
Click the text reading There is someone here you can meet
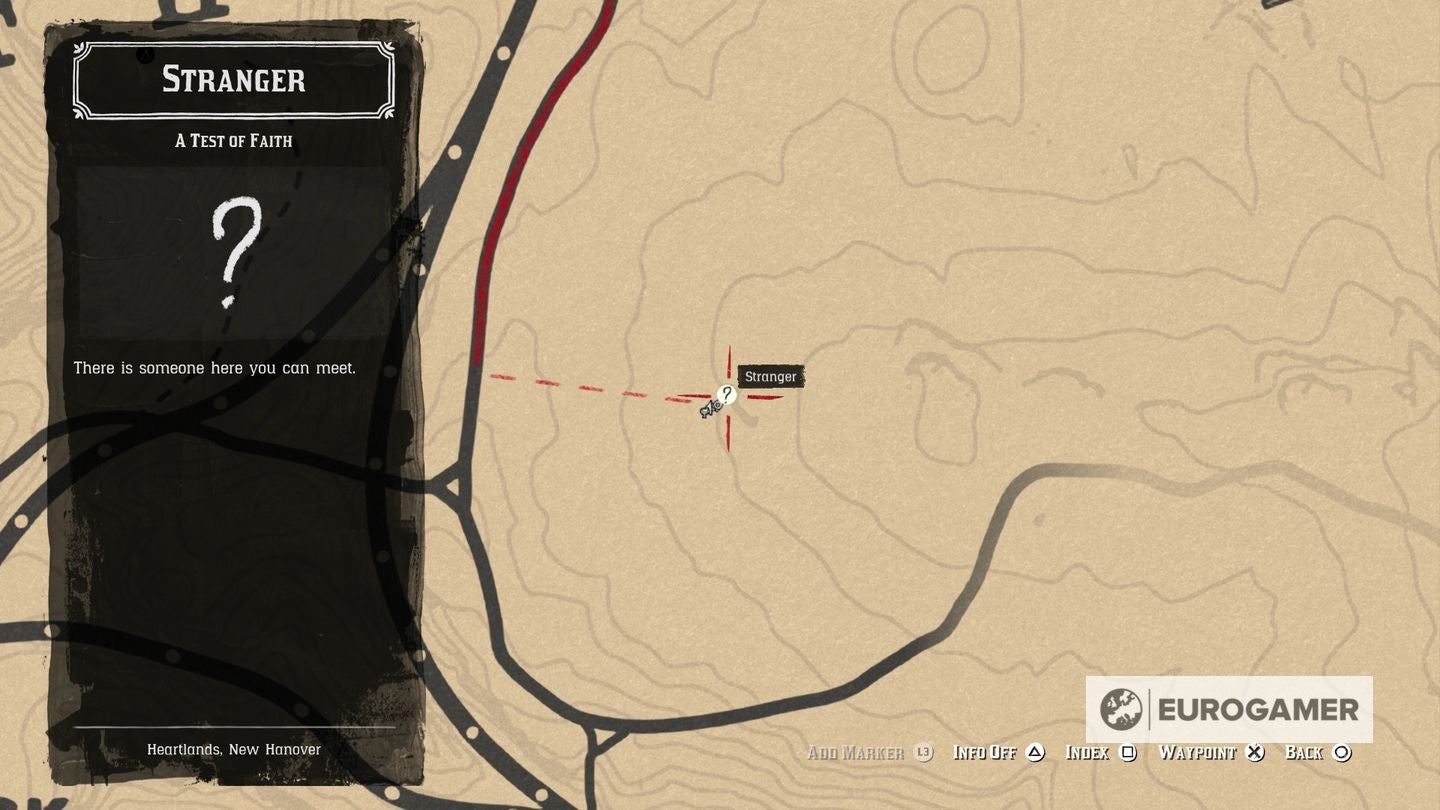tap(215, 368)
